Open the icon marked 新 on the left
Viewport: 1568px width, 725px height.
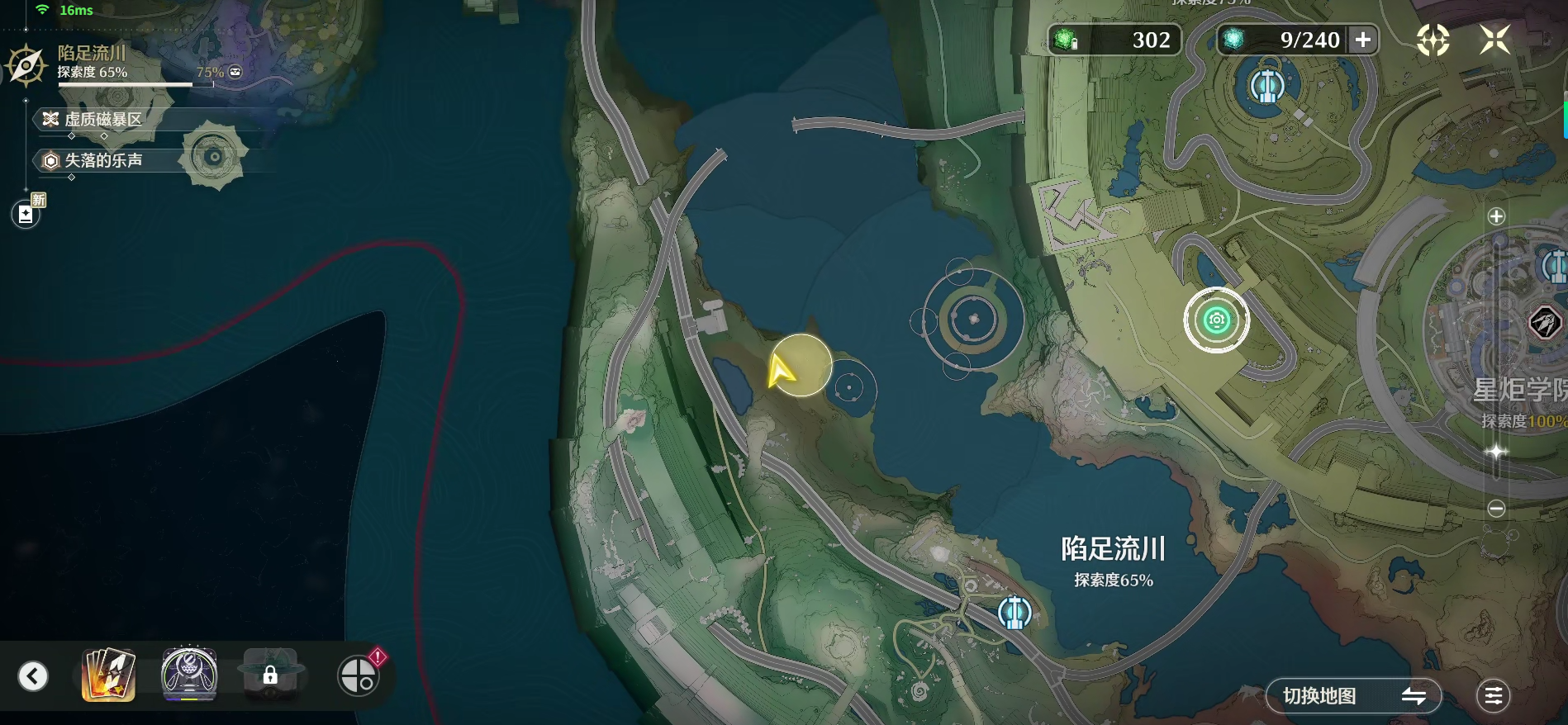coord(26,214)
